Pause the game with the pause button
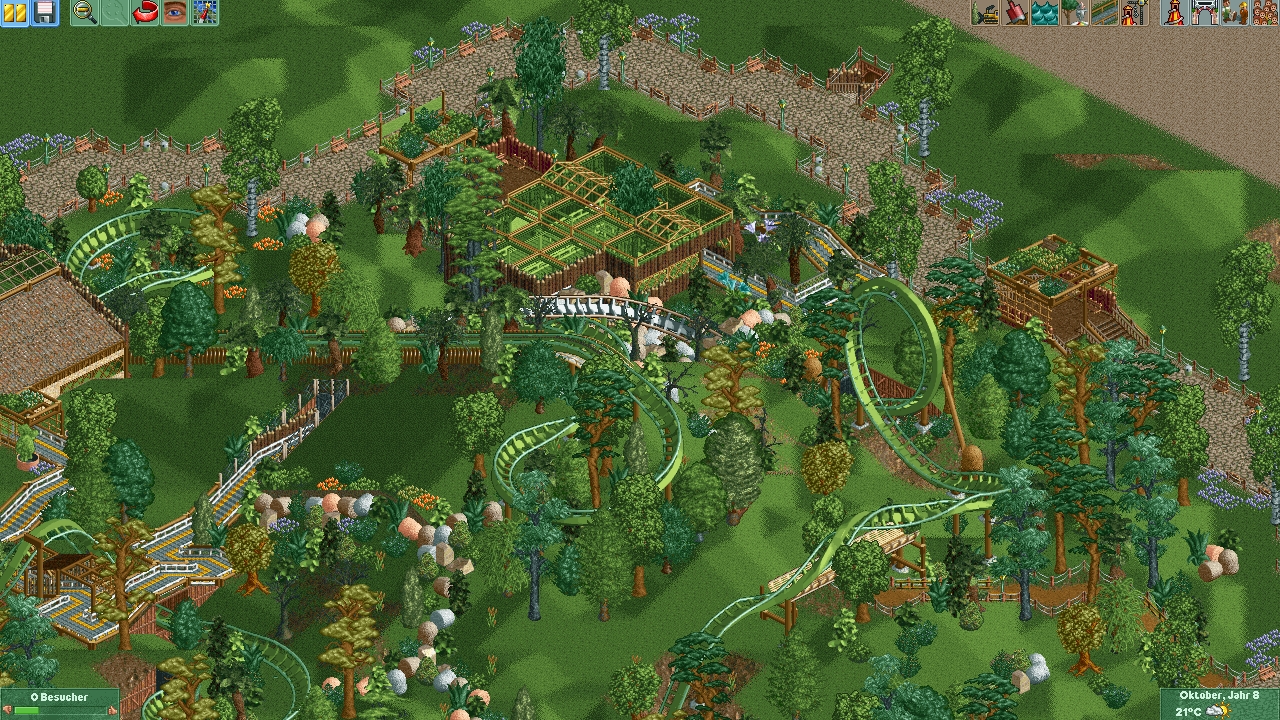This screenshot has height=720, width=1280. click(x=14, y=12)
